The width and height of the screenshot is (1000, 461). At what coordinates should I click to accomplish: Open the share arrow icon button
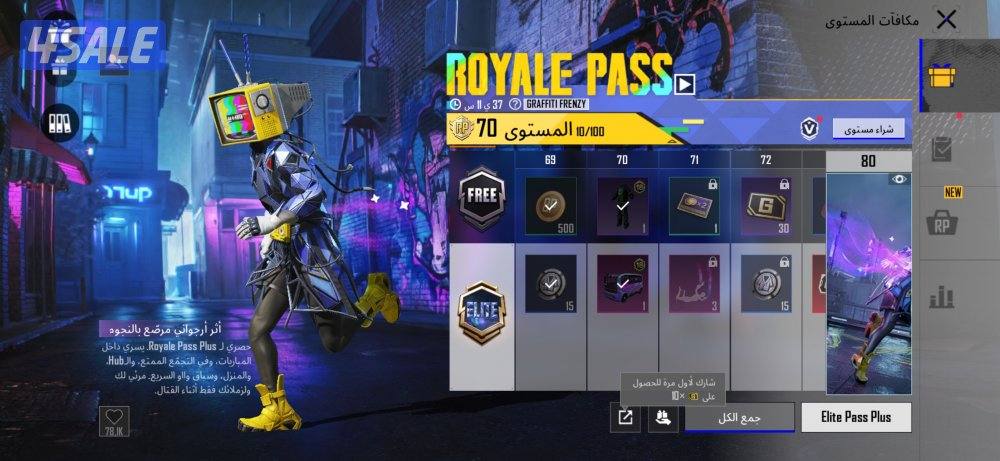(625, 418)
